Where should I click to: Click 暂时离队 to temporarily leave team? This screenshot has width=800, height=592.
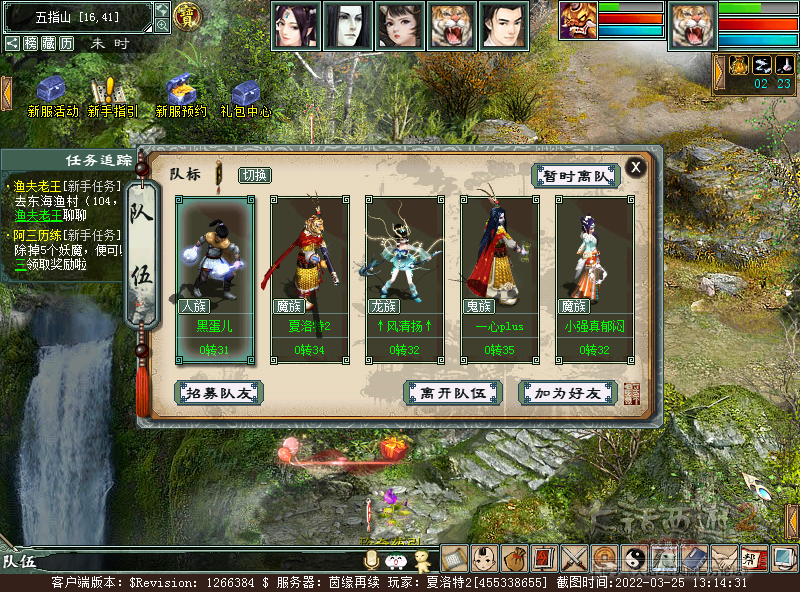coord(575,176)
